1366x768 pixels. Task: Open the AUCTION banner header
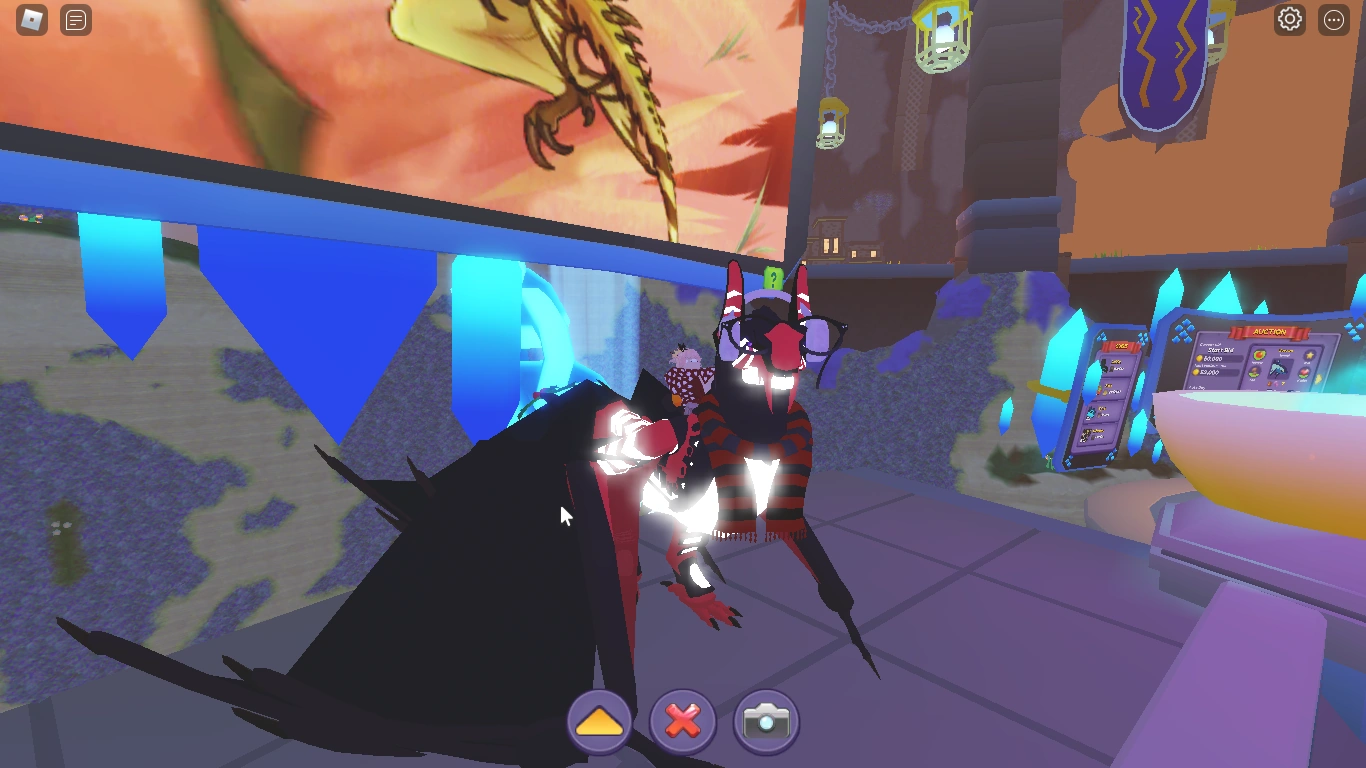tap(1269, 331)
